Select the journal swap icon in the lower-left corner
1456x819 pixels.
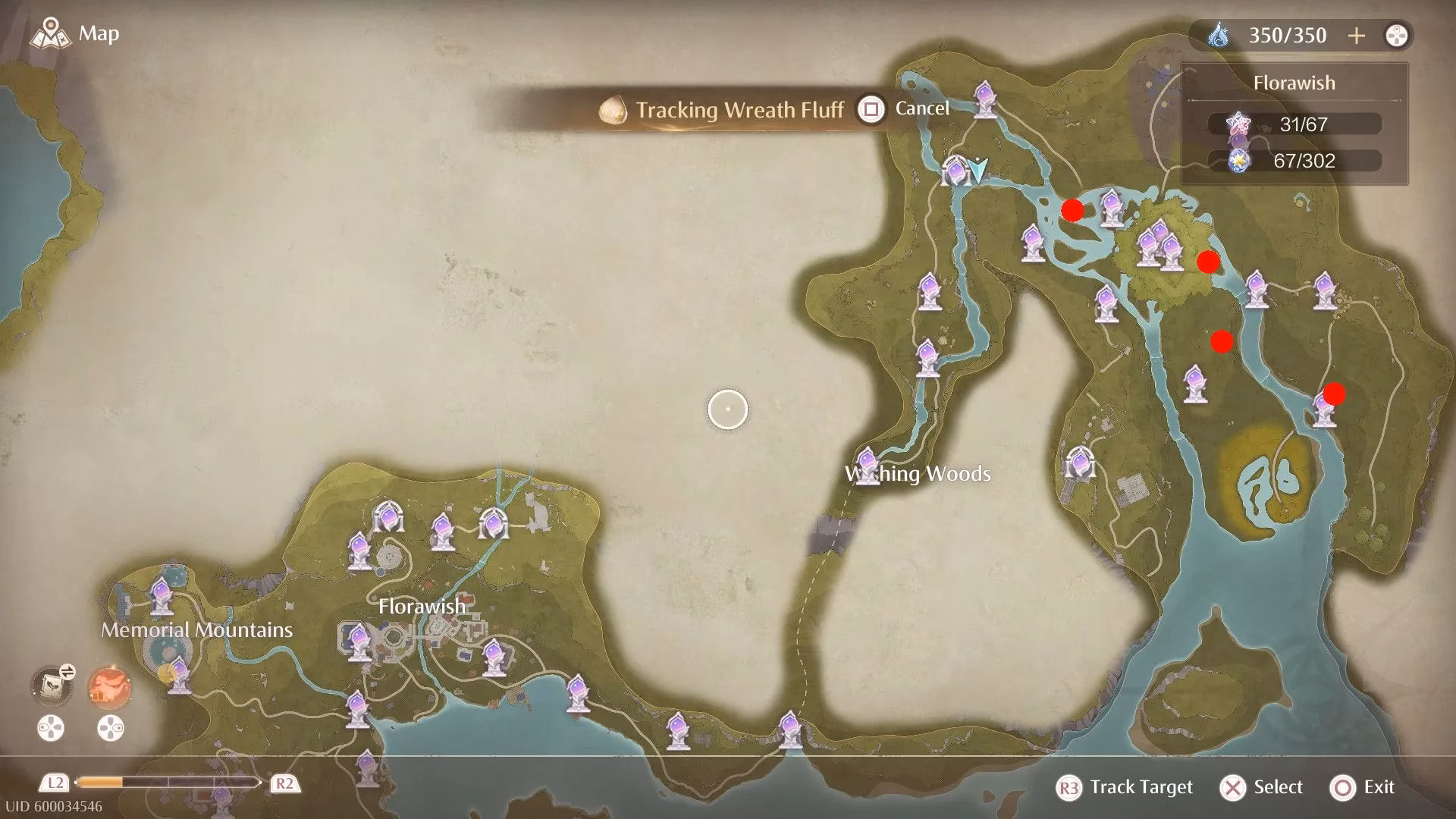pos(52,684)
